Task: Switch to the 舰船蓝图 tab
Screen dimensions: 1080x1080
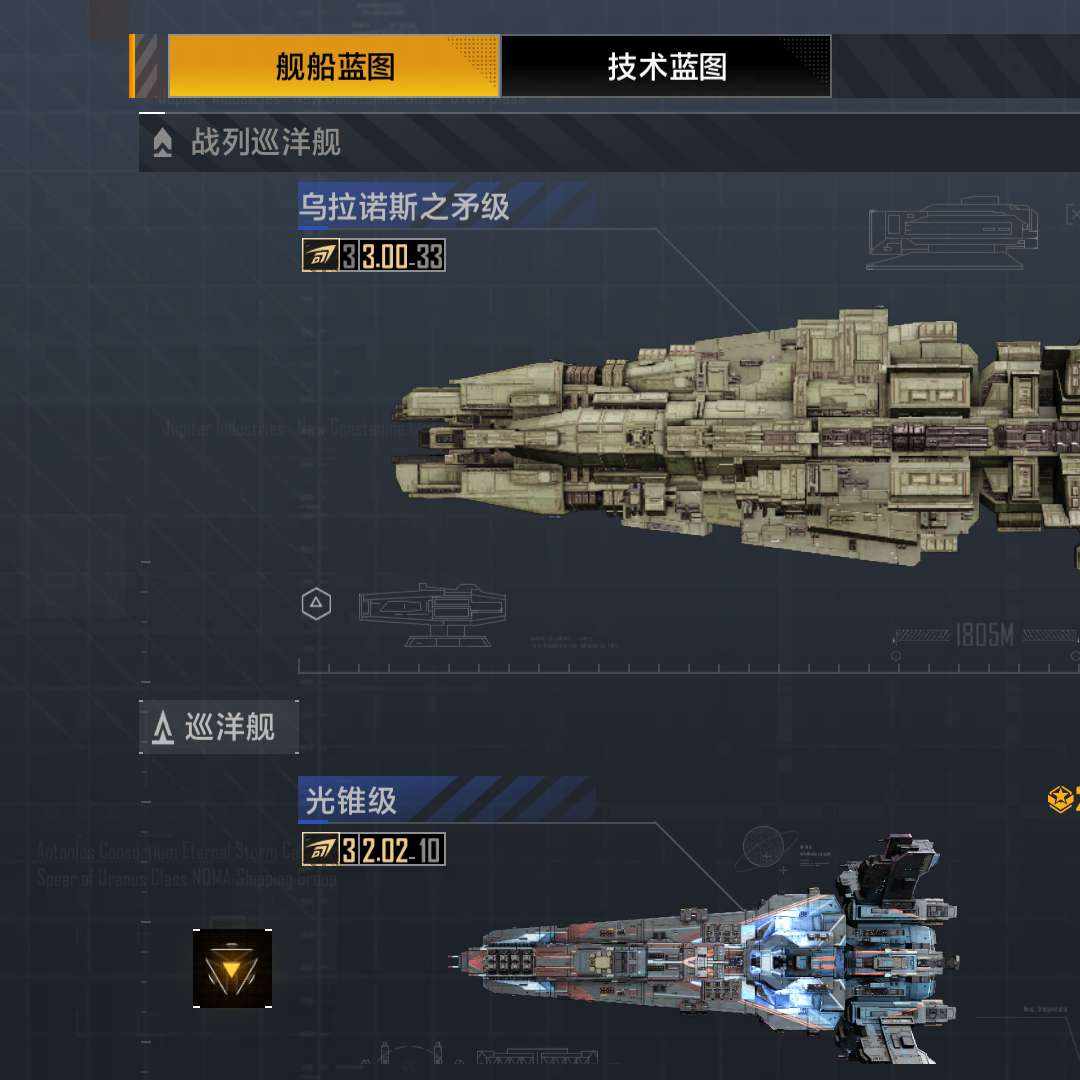Action: click(x=334, y=67)
